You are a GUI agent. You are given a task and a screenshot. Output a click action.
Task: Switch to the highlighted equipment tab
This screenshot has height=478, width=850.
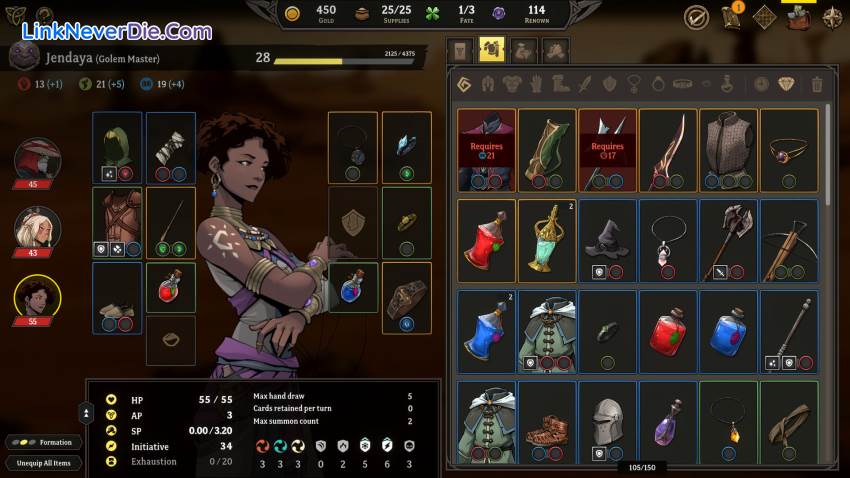click(491, 49)
